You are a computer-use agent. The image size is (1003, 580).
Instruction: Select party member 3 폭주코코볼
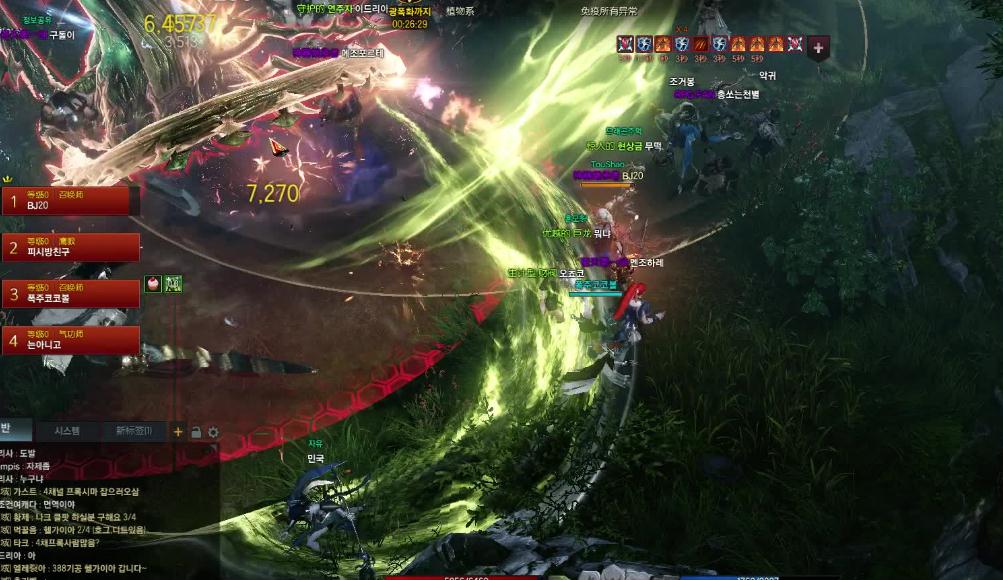click(68, 293)
